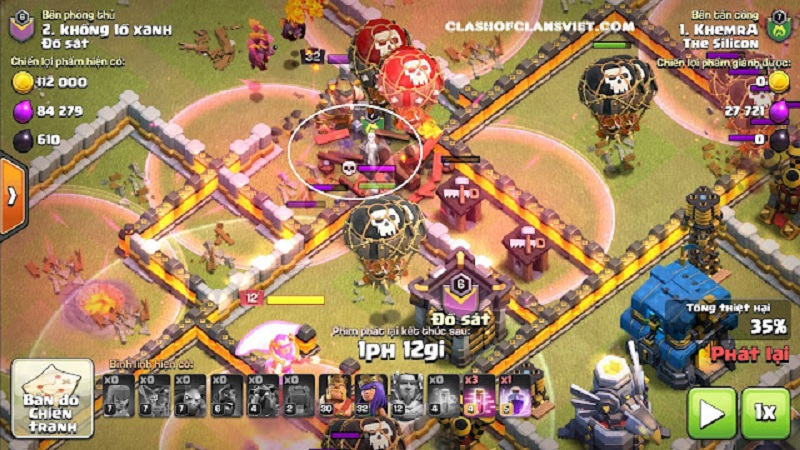This screenshot has width=800, height=450.
Task: Select the Grand Warden hero slot
Action: coord(406,395)
